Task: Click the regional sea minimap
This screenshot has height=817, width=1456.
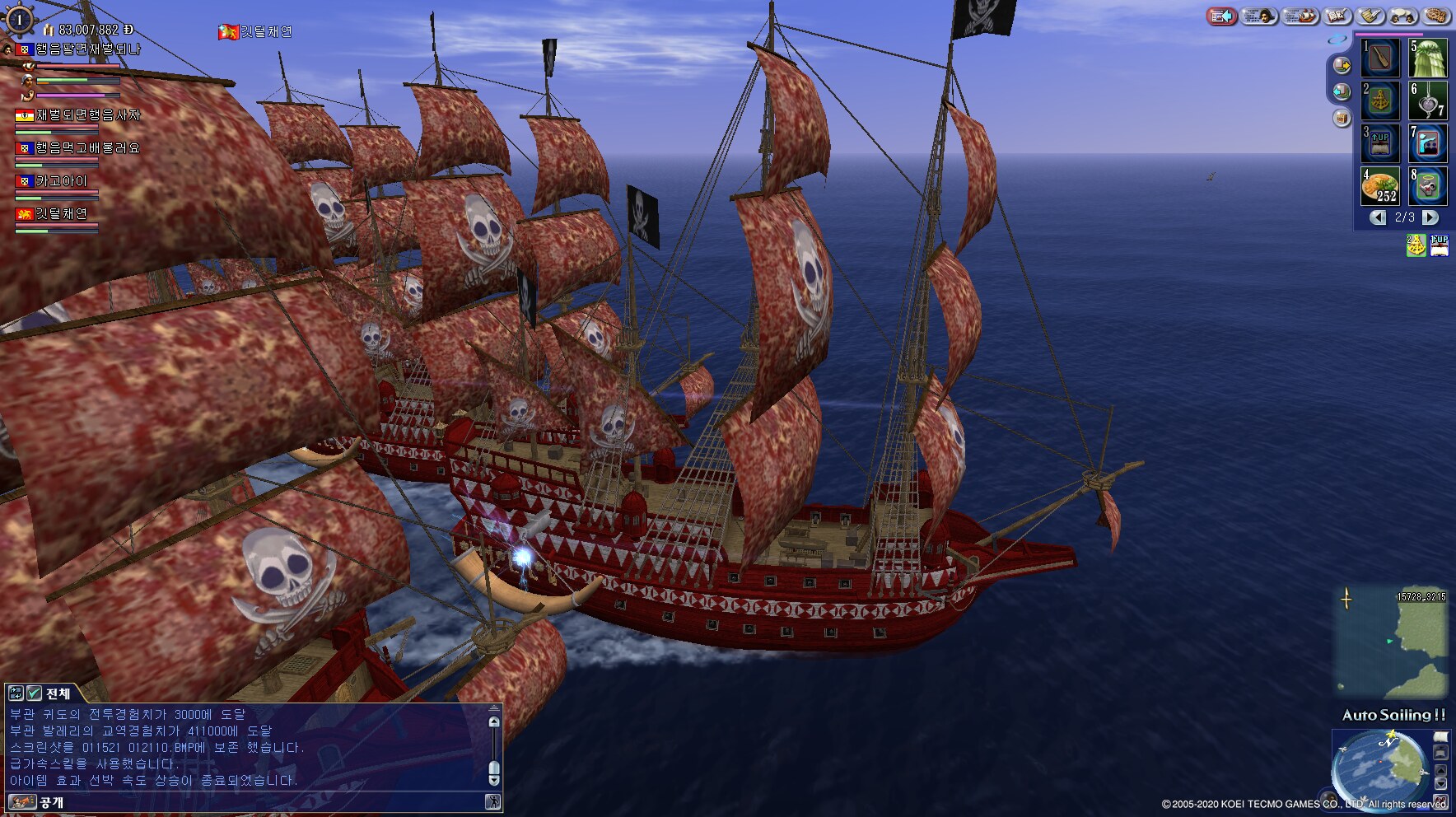Action: [x=1392, y=641]
